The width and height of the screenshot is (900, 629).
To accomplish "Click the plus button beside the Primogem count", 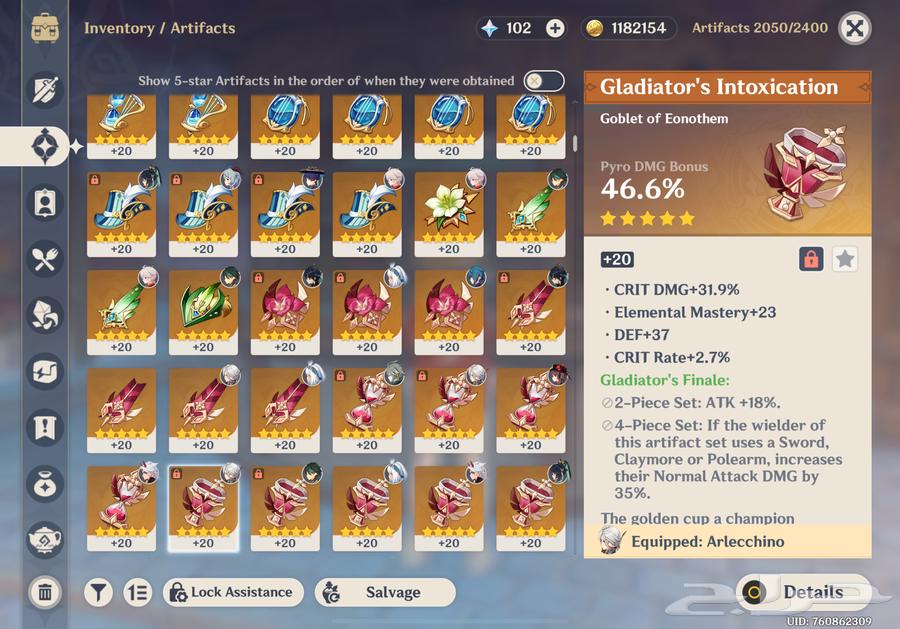I will [555, 28].
